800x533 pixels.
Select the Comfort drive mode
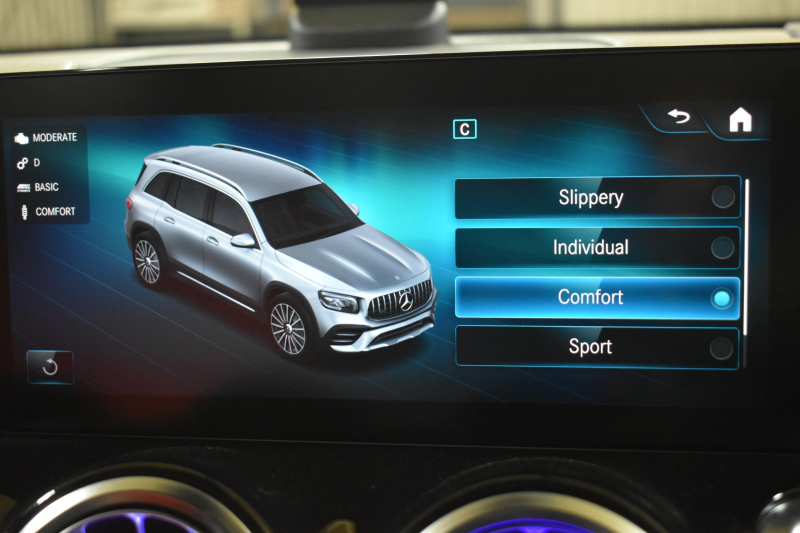pyautogui.click(x=597, y=298)
